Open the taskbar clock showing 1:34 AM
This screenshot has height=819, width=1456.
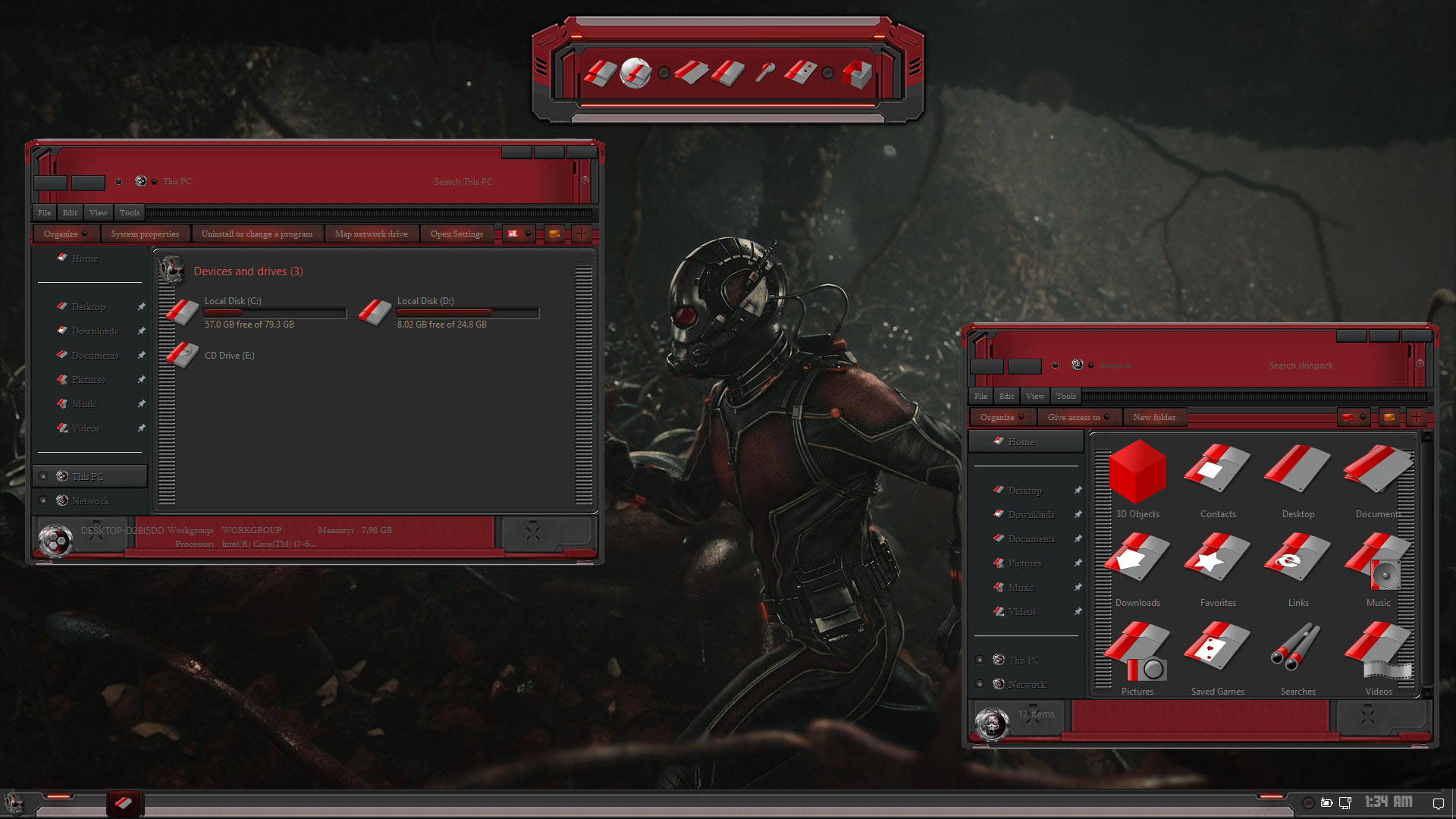tap(1389, 802)
